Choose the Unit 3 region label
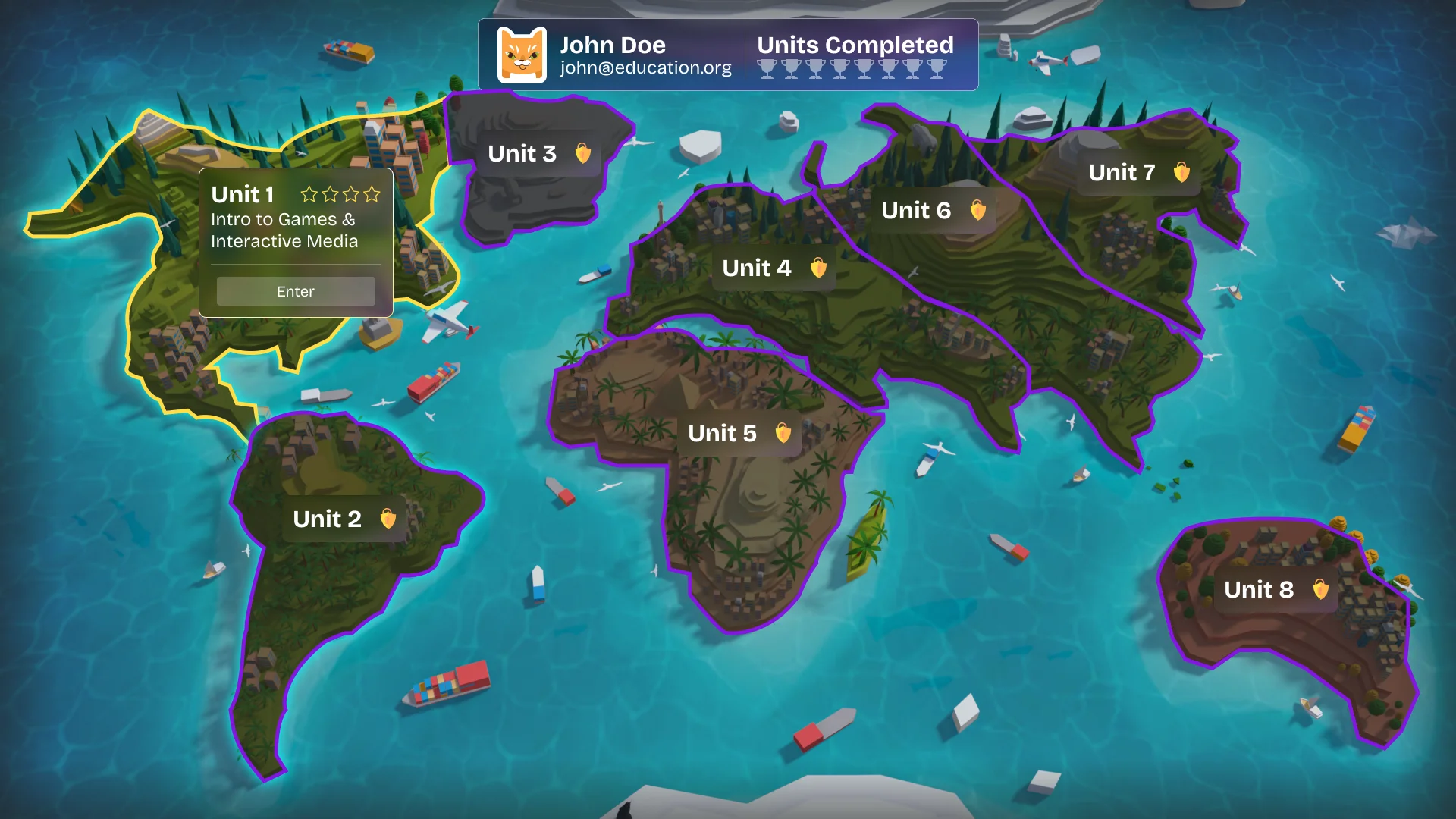The width and height of the screenshot is (1456, 819). click(522, 154)
